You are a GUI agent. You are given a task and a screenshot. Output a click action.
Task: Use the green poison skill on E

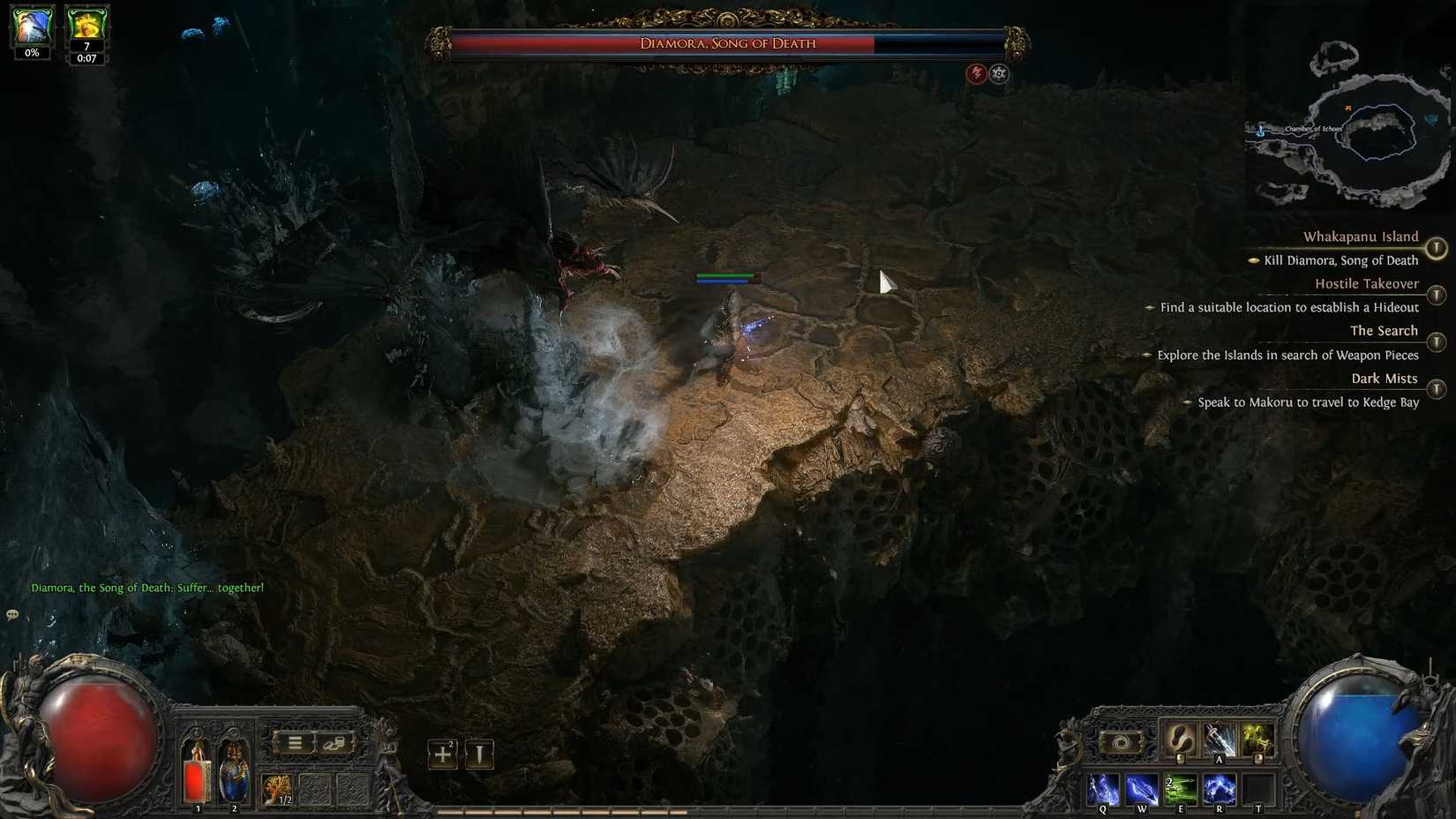click(x=1182, y=788)
